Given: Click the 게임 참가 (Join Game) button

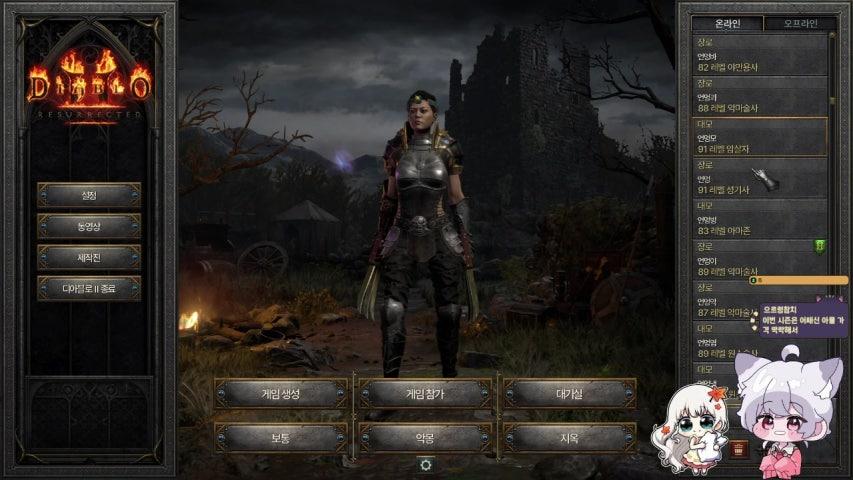Looking at the screenshot, I should tap(425, 393).
